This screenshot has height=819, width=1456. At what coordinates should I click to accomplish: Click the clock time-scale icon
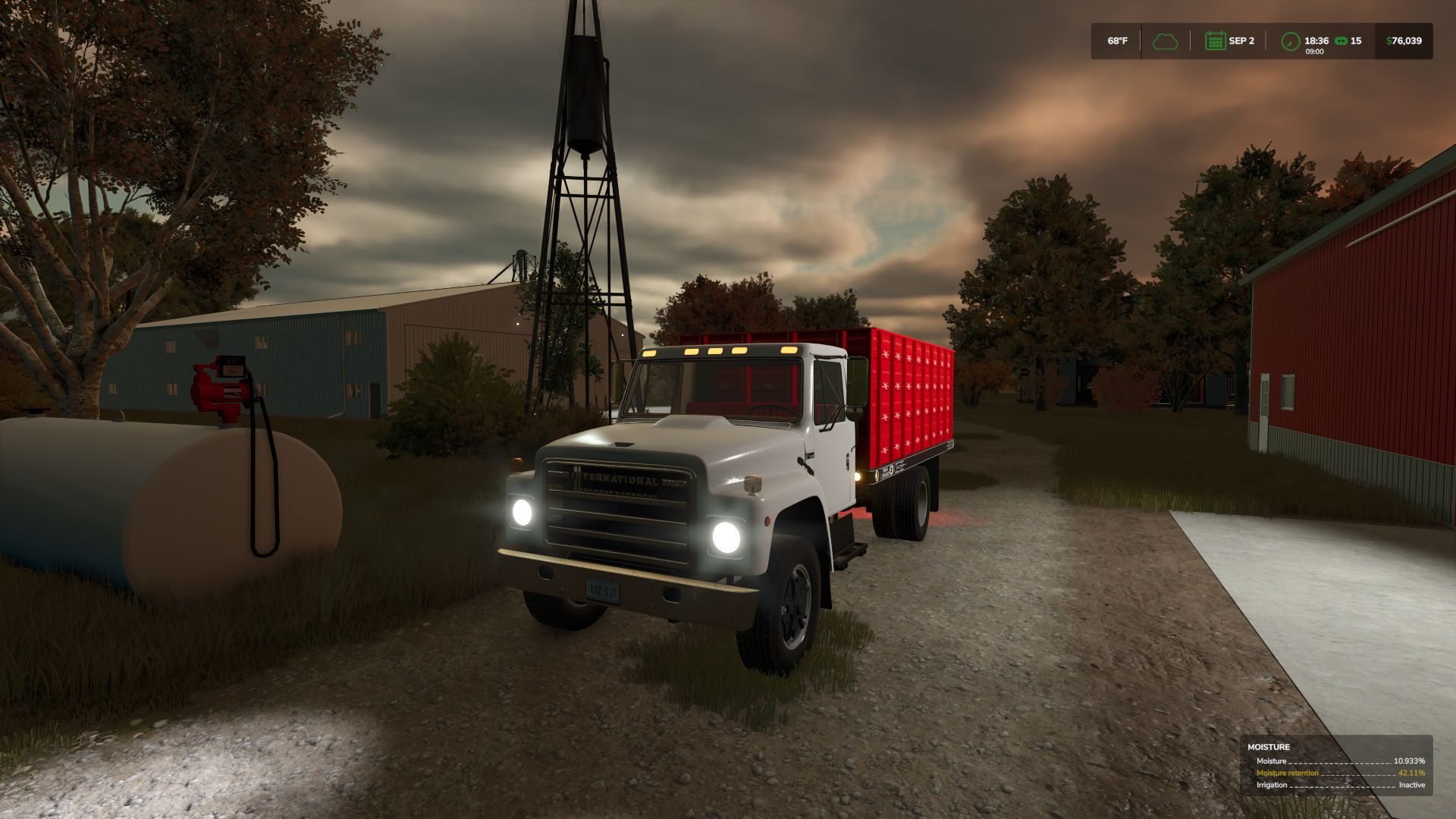click(1290, 42)
